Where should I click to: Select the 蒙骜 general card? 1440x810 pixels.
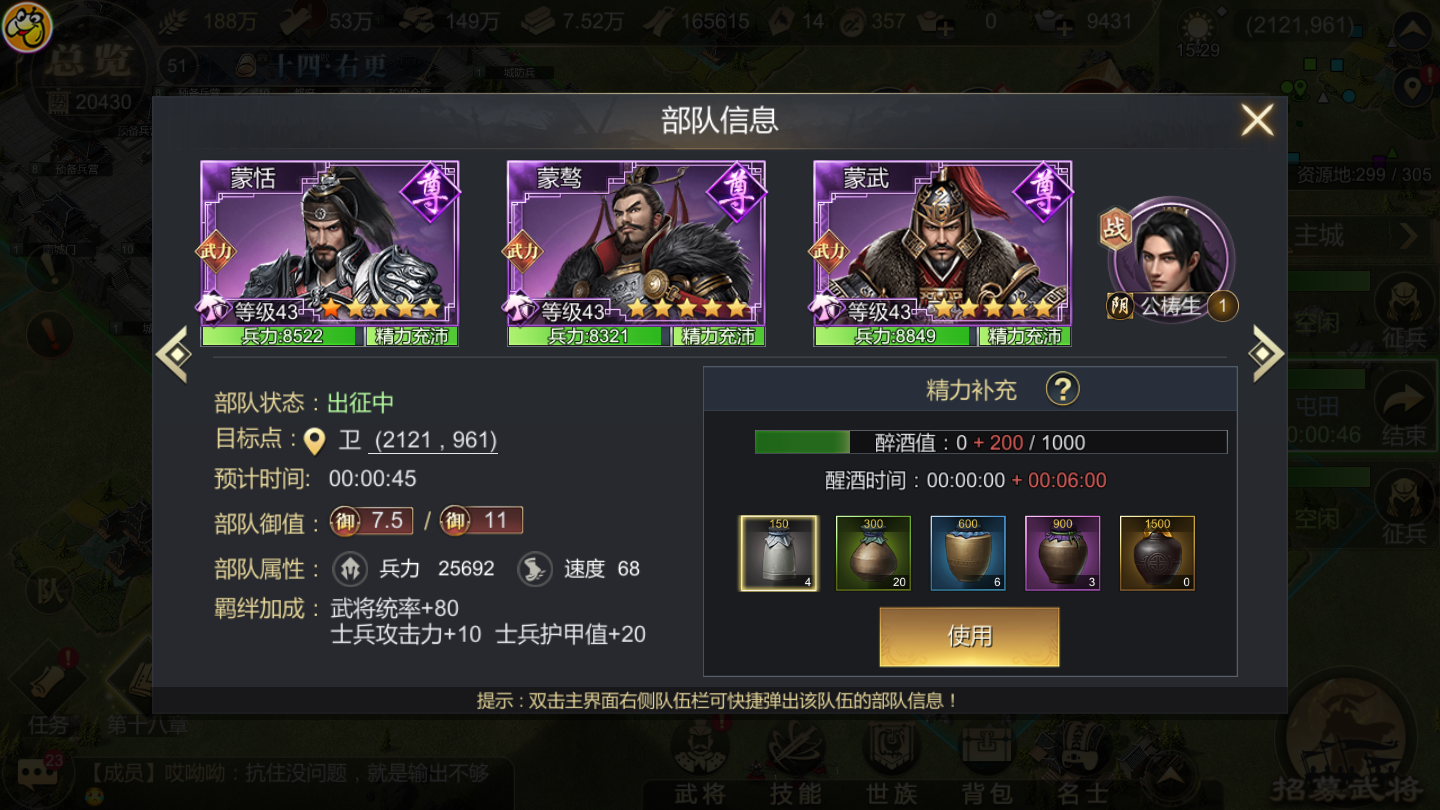[636, 253]
